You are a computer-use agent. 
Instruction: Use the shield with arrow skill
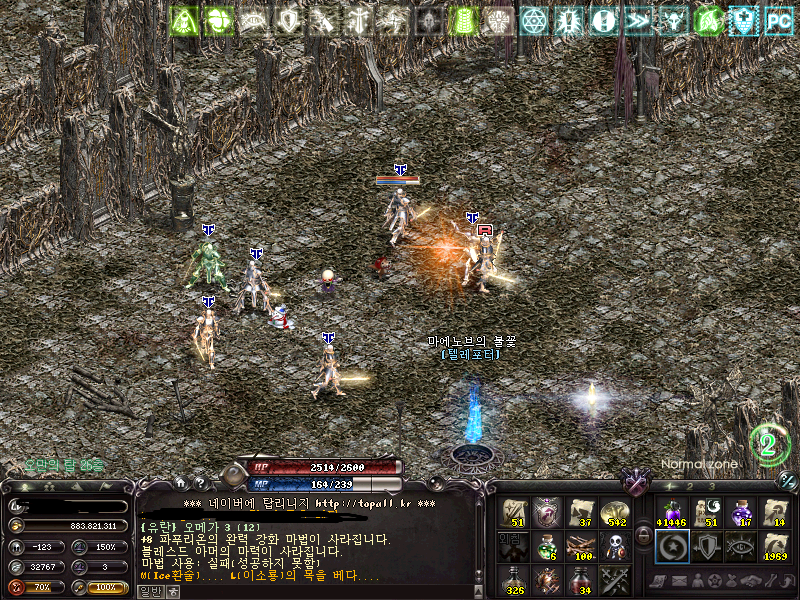(706, 546)
